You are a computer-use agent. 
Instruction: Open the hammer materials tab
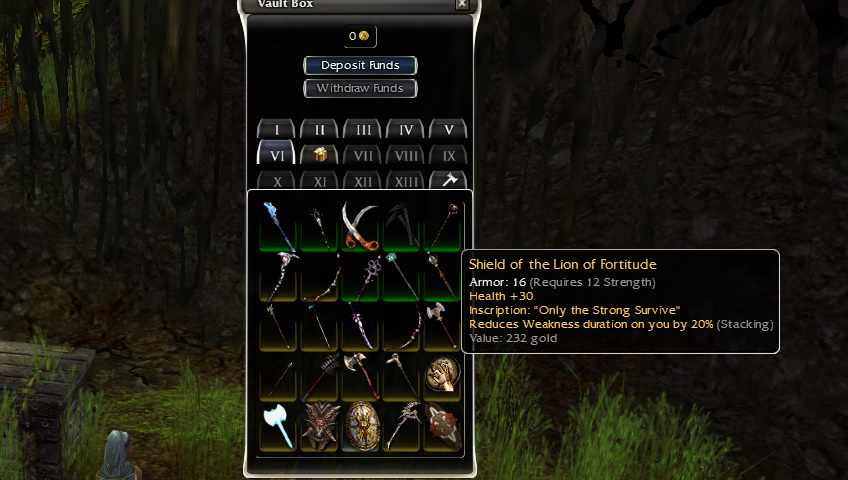[x=448, y=181]
